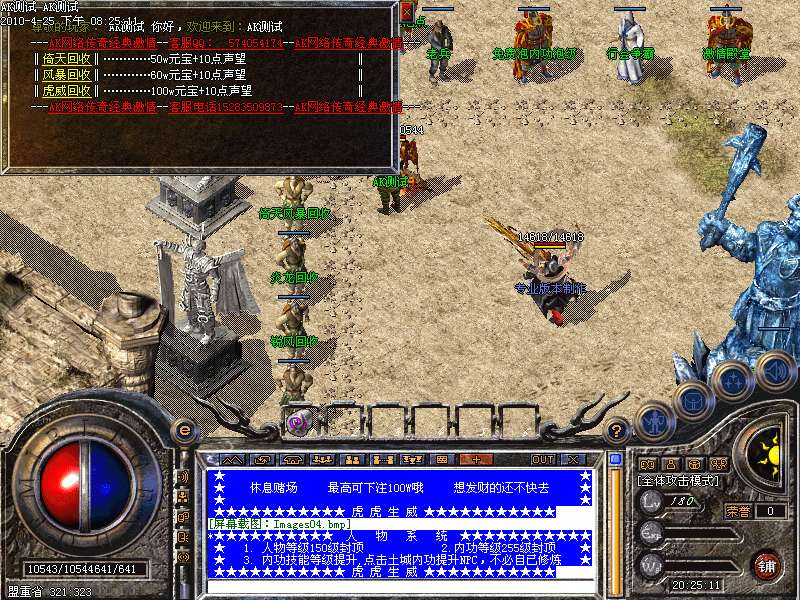This screenshot has height=600, width=800.
Task: Click the red 铺 shop button
Action: point(767,566)
